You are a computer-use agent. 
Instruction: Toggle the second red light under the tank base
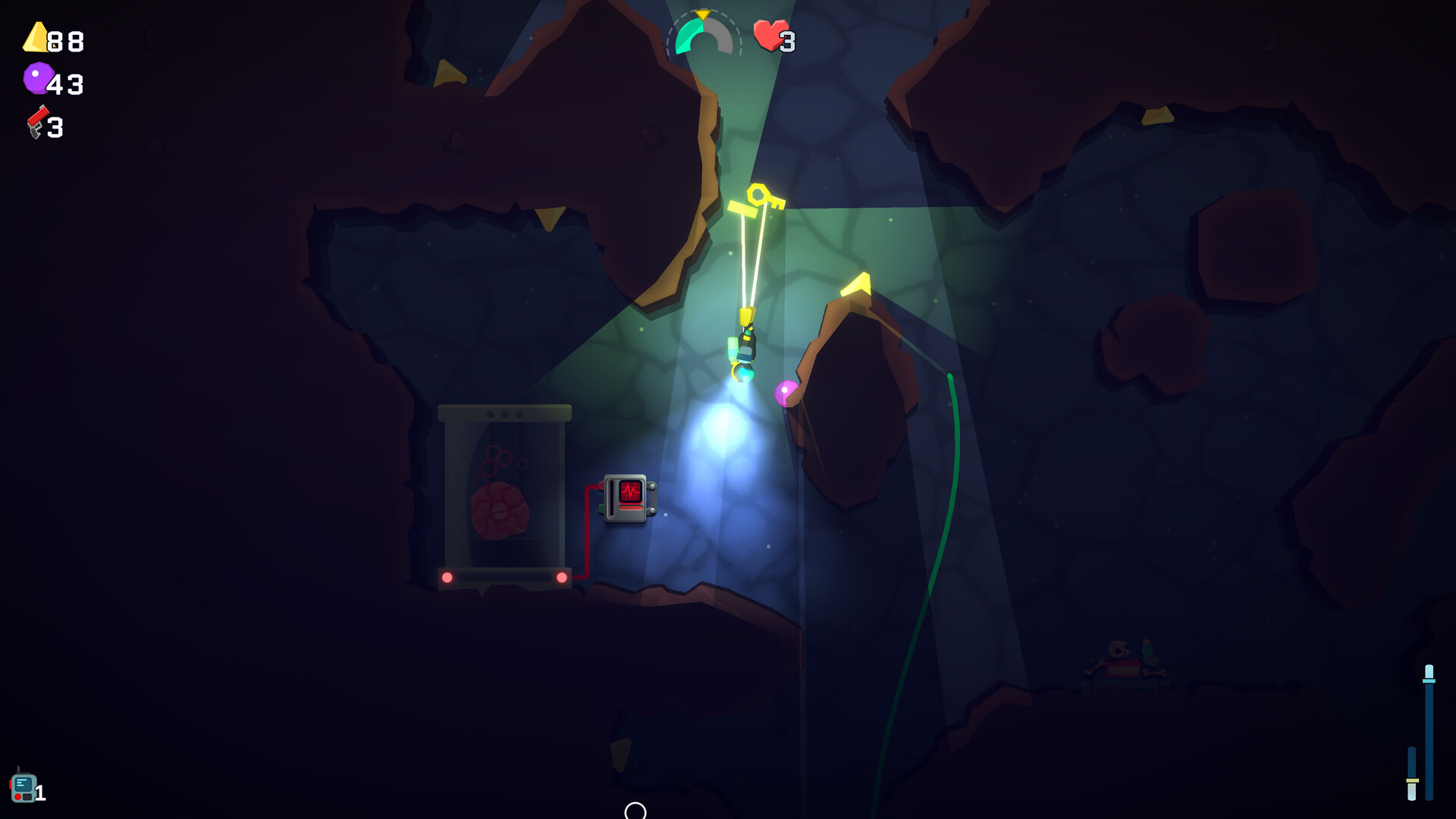coord(562,576)
